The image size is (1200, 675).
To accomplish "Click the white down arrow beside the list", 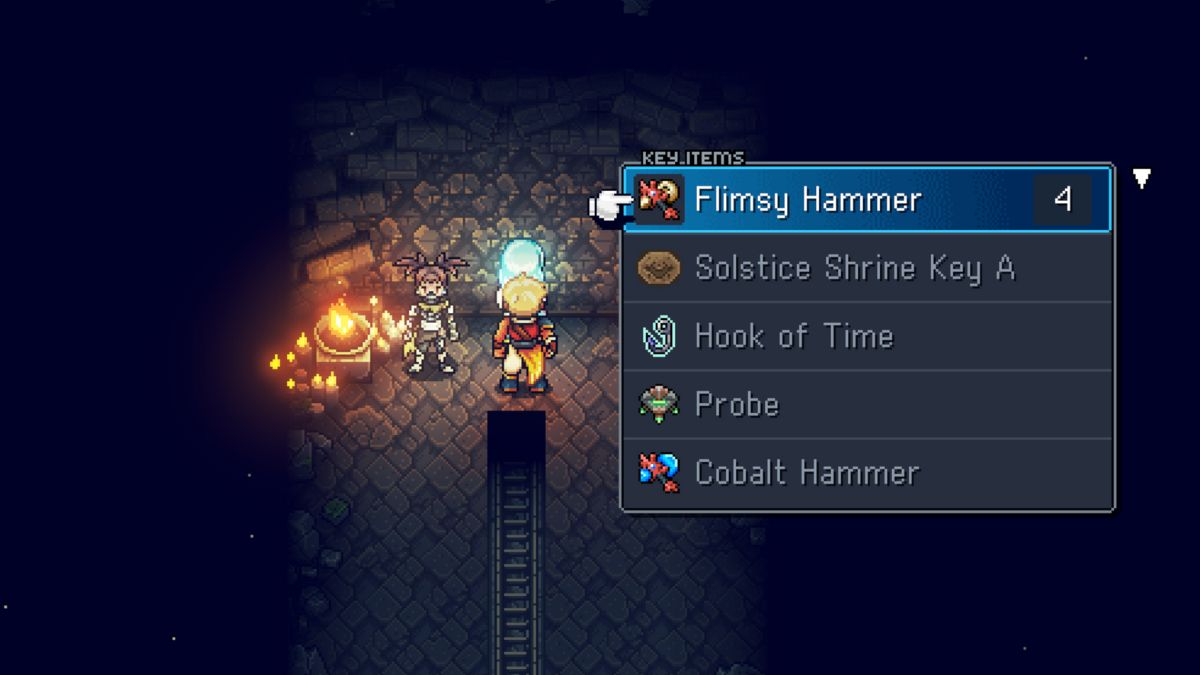I will [1141, 179].
